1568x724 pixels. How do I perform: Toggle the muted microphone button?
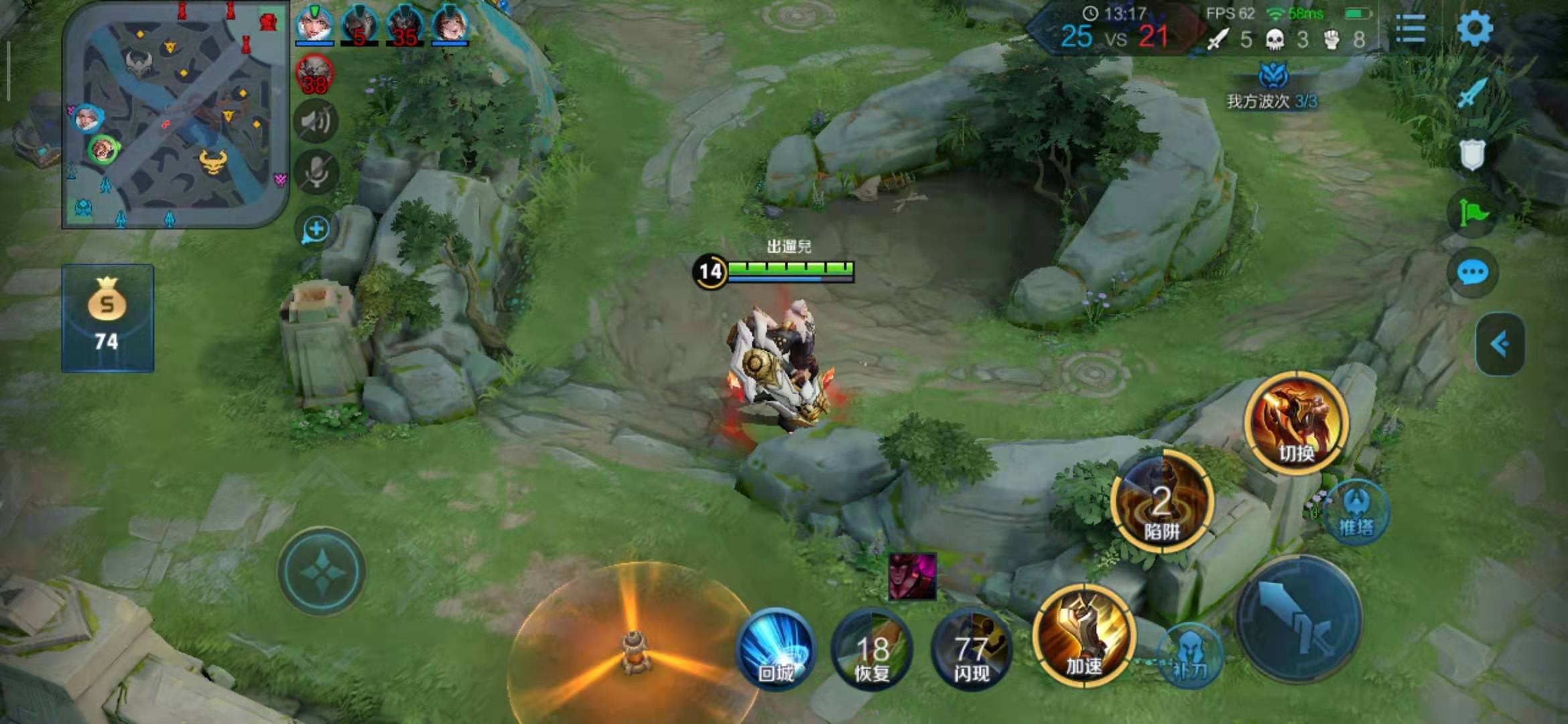[316, 172]
